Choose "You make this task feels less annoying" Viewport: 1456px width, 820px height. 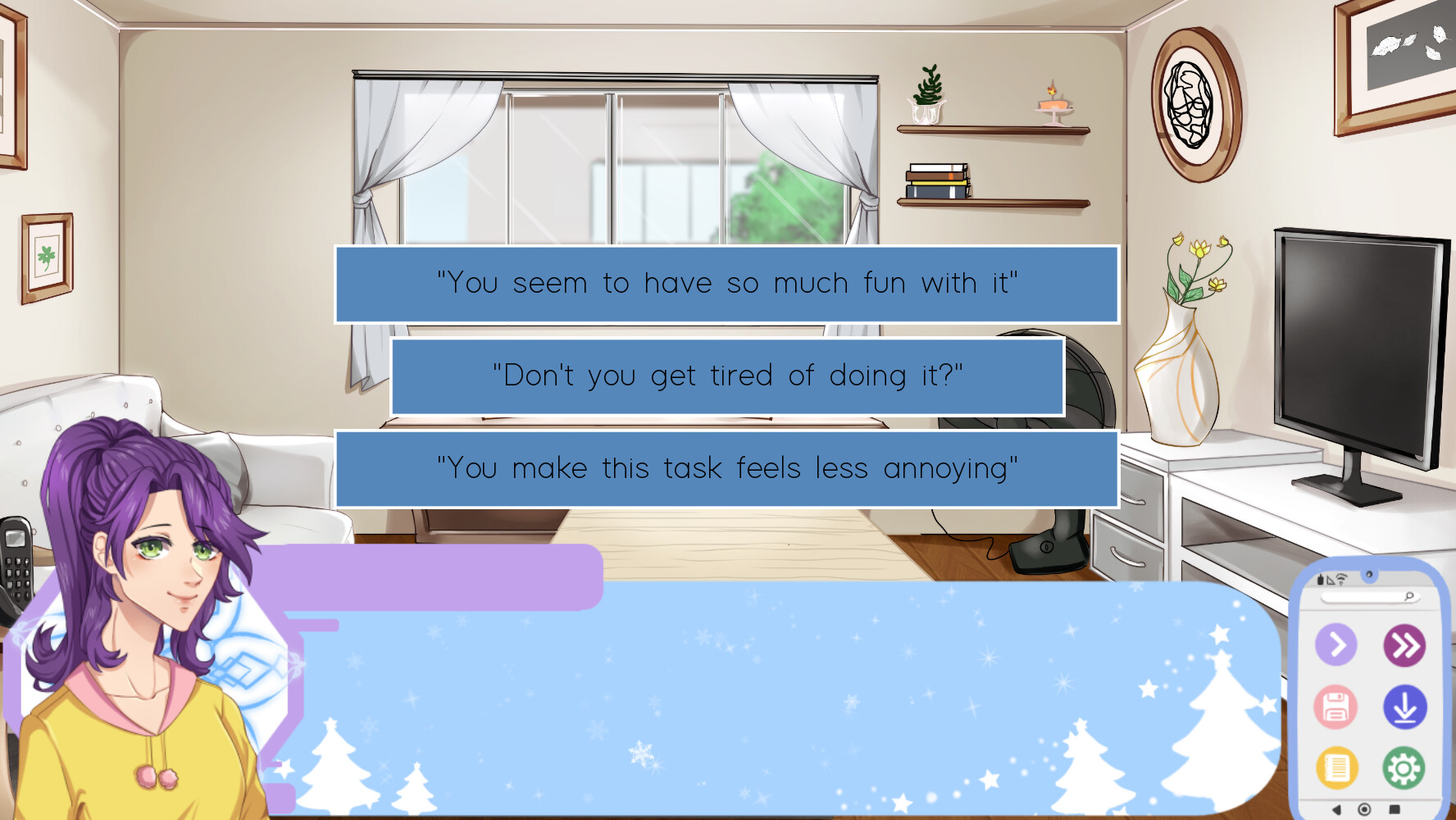tap(726, 468)
